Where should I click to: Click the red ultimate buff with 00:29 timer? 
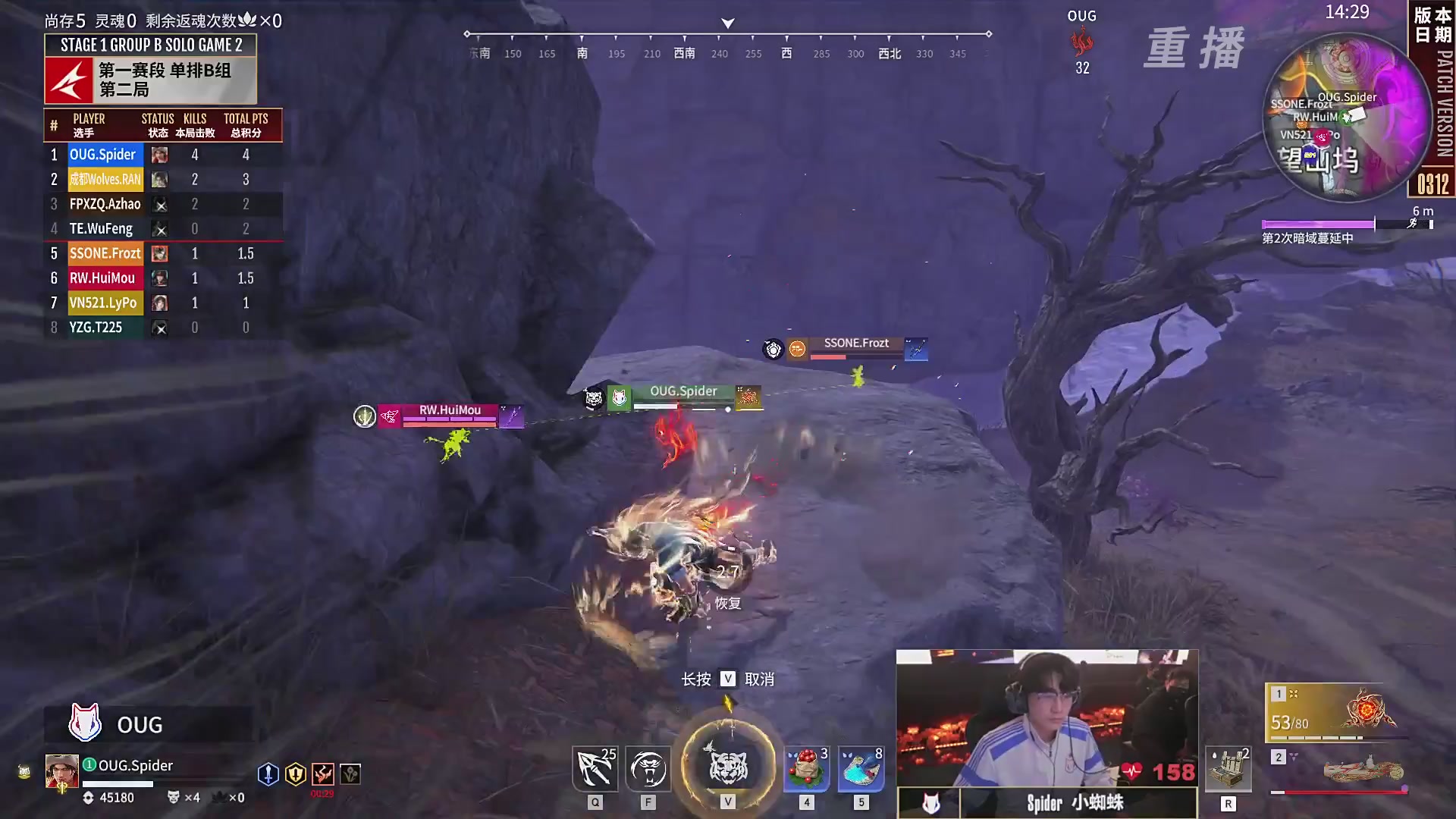pos(324,773)
